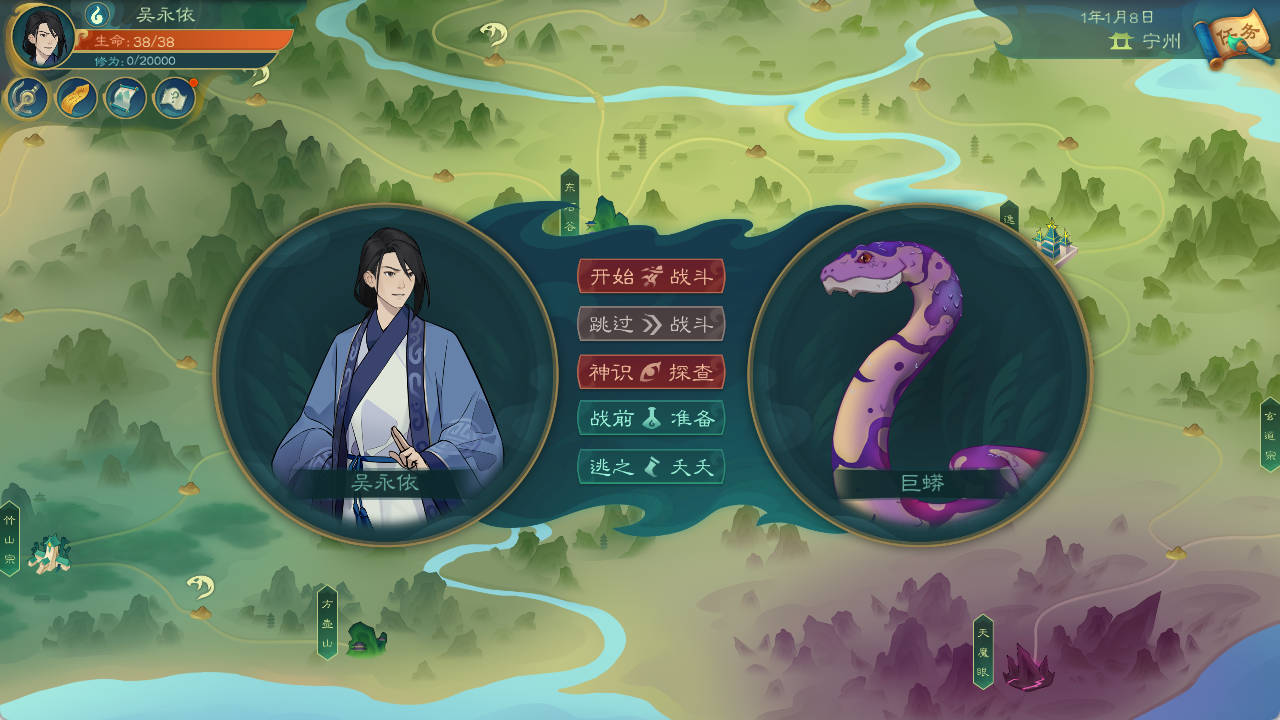Select the armillary compass icon under the portrait
Image resolution: width=1280 pixels, height=720 pixels.
point(26,98)
